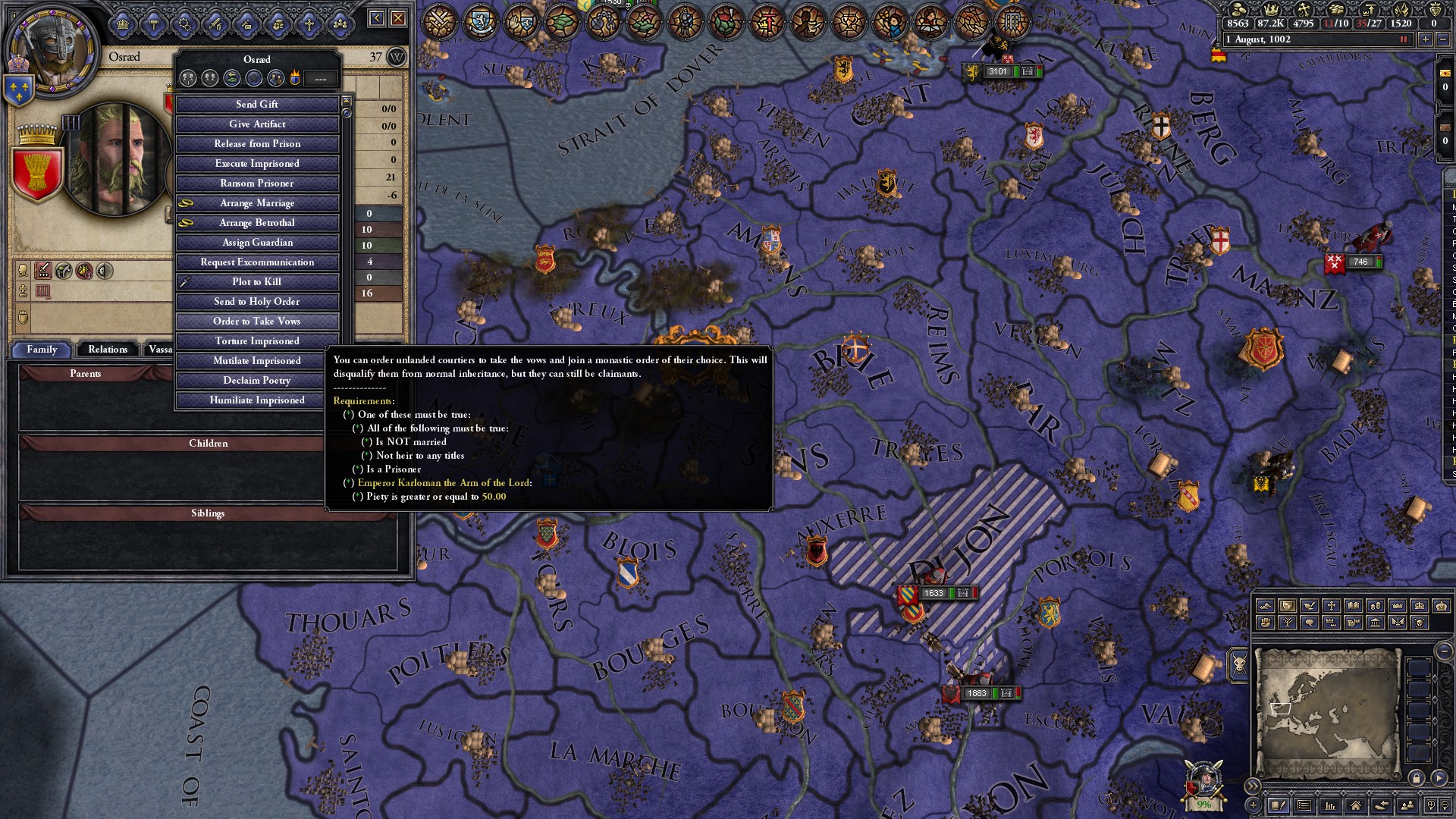Click the Declaim Poetry option
The width and height of the screenshot is (1456, 819).
click(x=257, y=381)
